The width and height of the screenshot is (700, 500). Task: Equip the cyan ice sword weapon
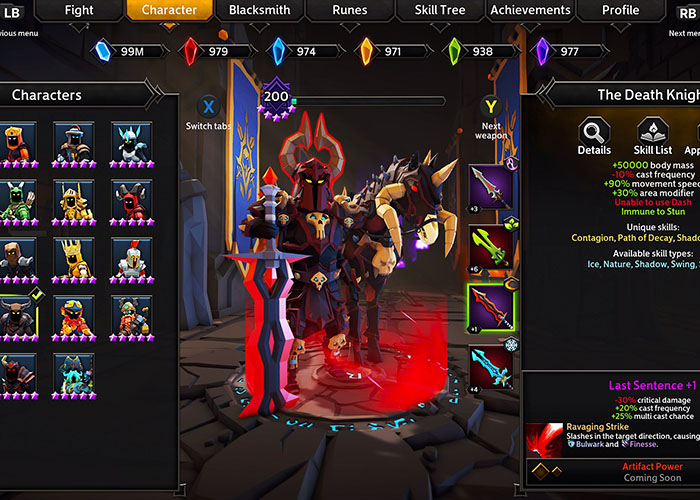click(491, 369)
